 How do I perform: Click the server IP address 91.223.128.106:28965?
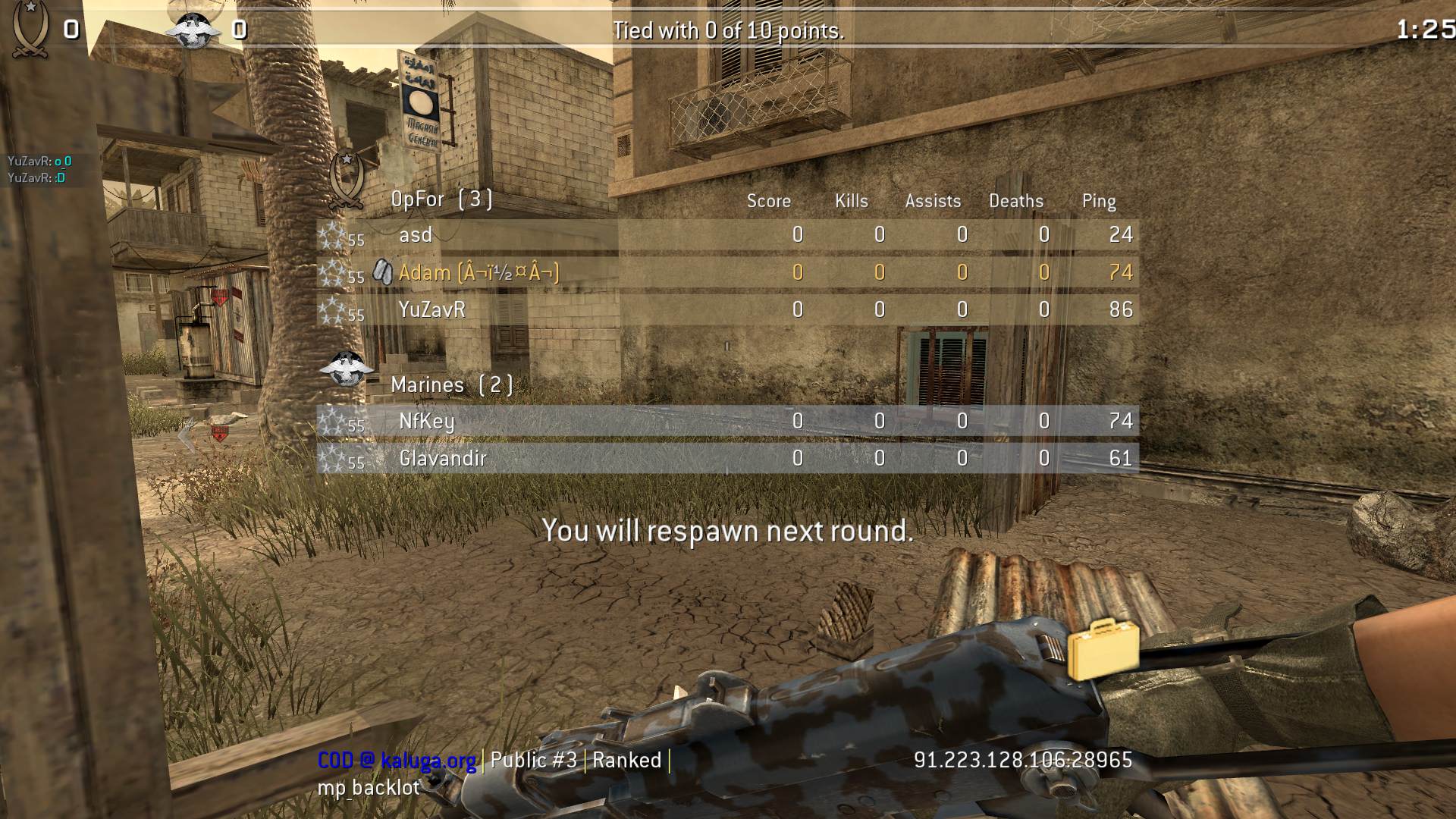pyautogui.click(x=1021, y=760)
